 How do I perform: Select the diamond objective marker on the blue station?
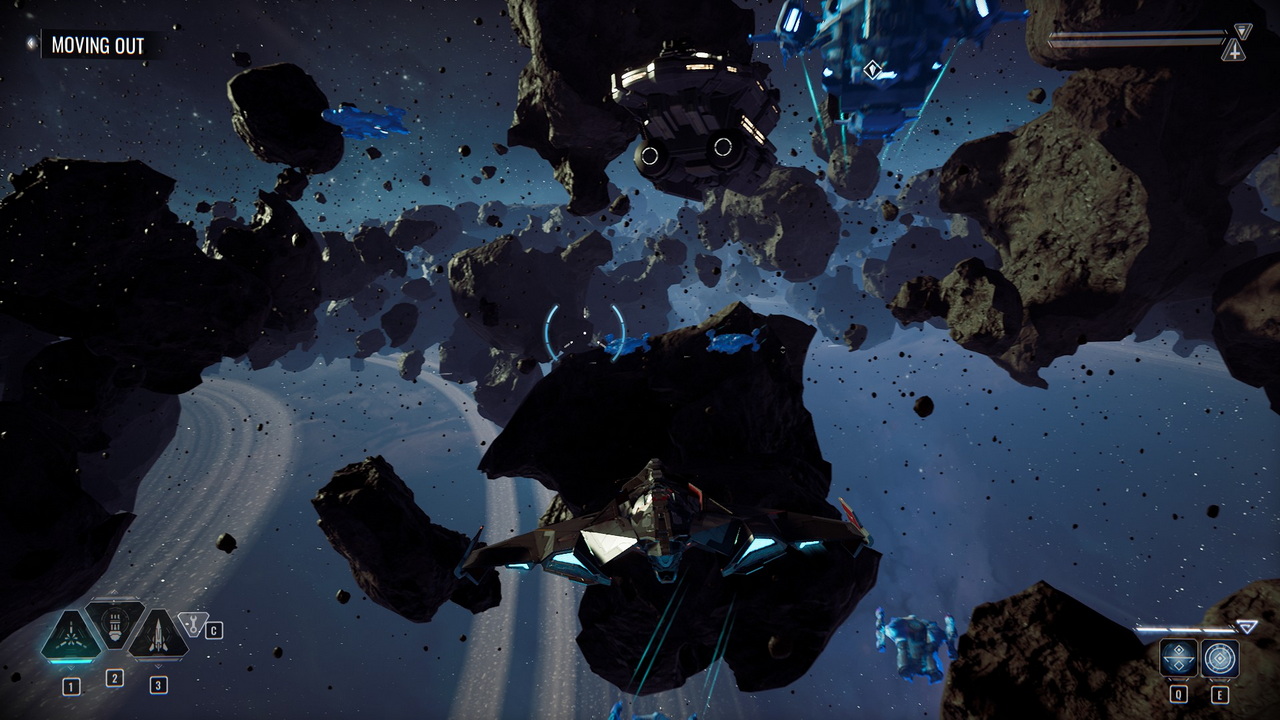[x=872, y=69]
